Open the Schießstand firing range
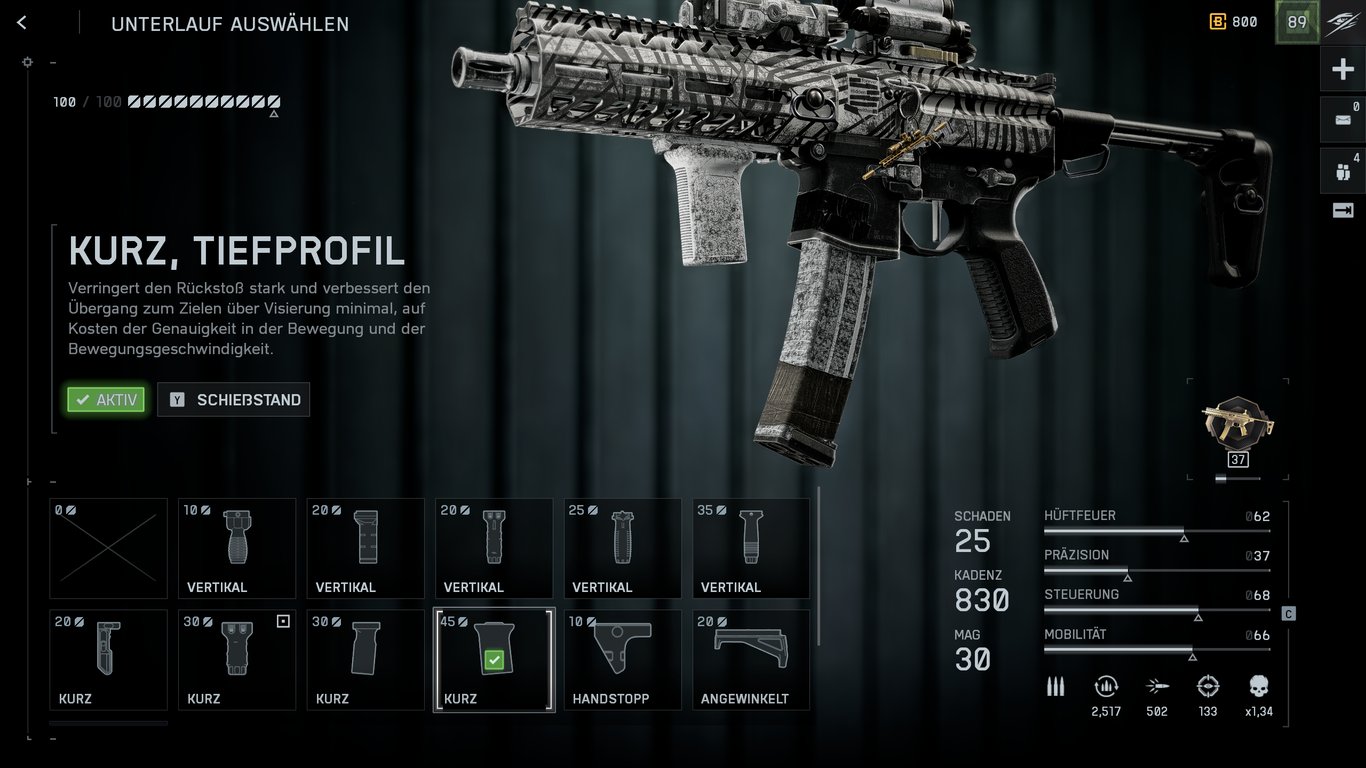 pyautogui.click(x=234, y=400)
